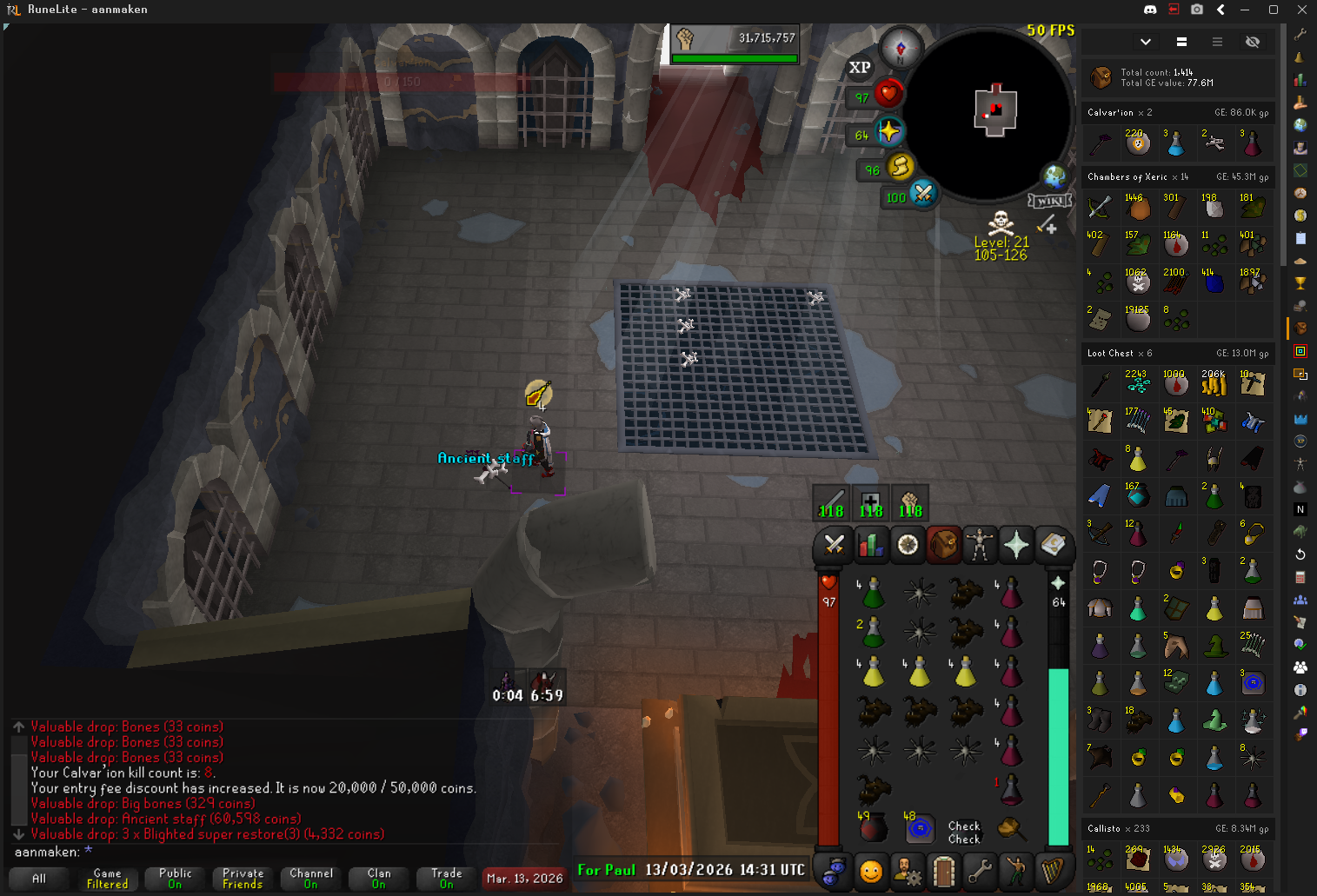
Task: Select the Game chat filter tab
Action: pyautogui.click(x=107, y=879)
